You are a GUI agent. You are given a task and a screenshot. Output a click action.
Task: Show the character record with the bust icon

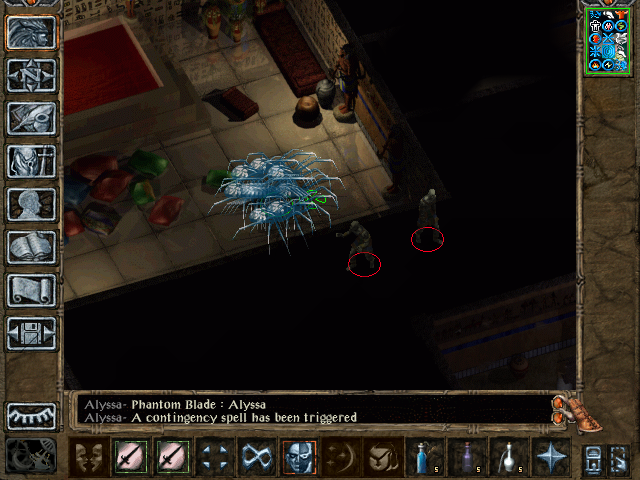coord(32,204)
